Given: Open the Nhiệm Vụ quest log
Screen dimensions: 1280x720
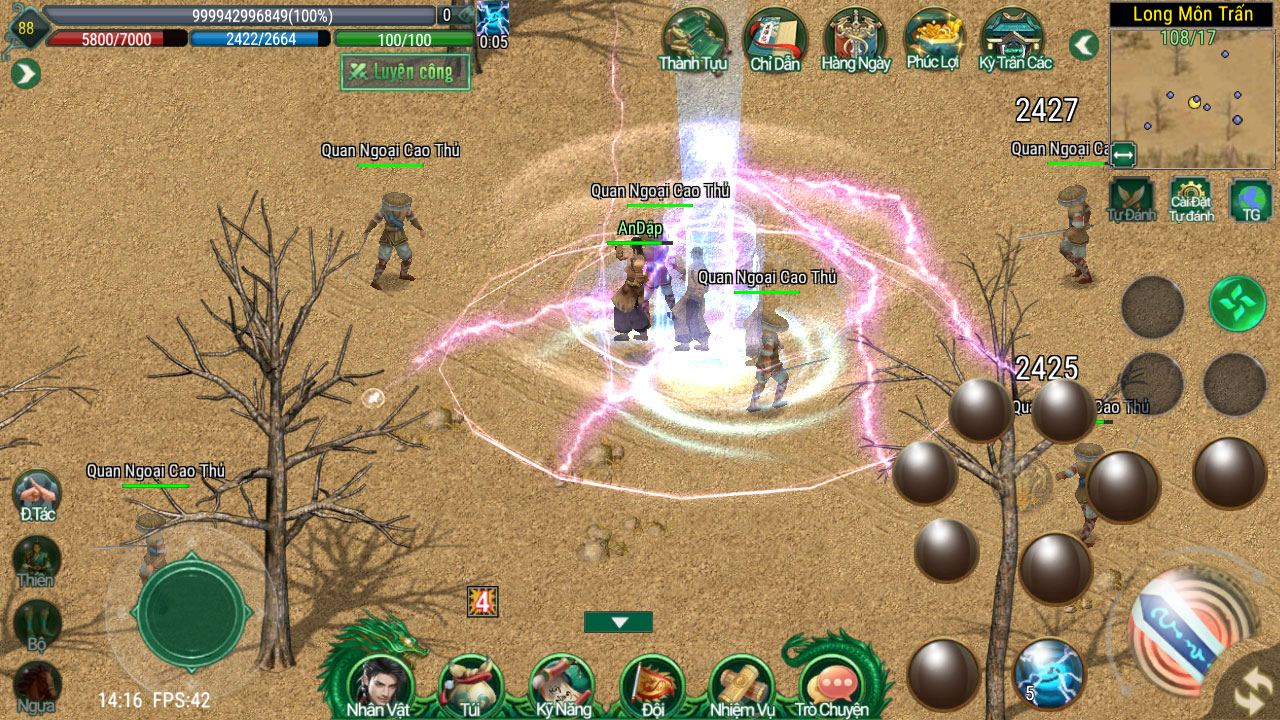Looking at the screenshot, I should click(742, 684).
